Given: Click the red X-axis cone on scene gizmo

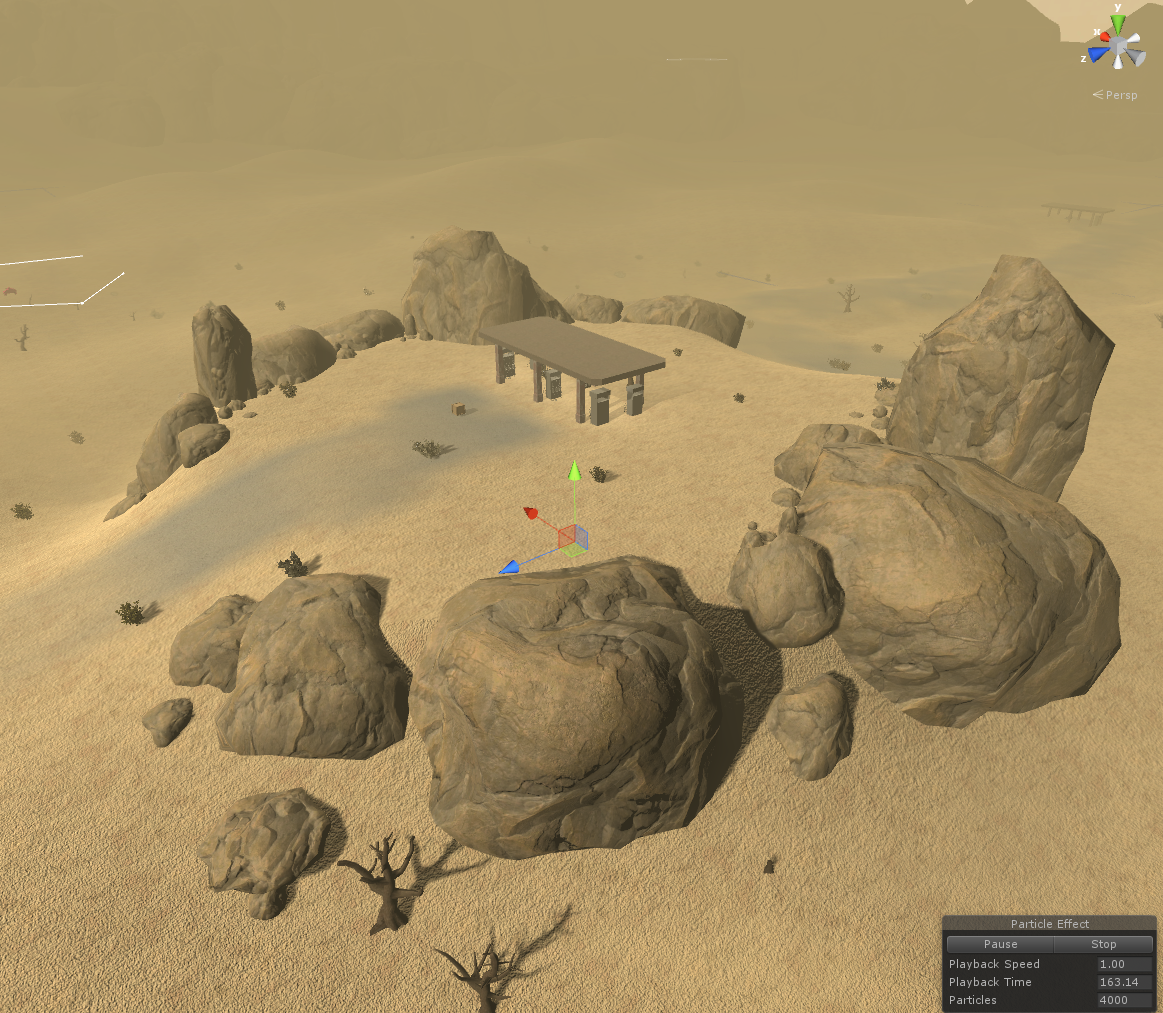Looking at the screenshot, I should click(1103, 35).
